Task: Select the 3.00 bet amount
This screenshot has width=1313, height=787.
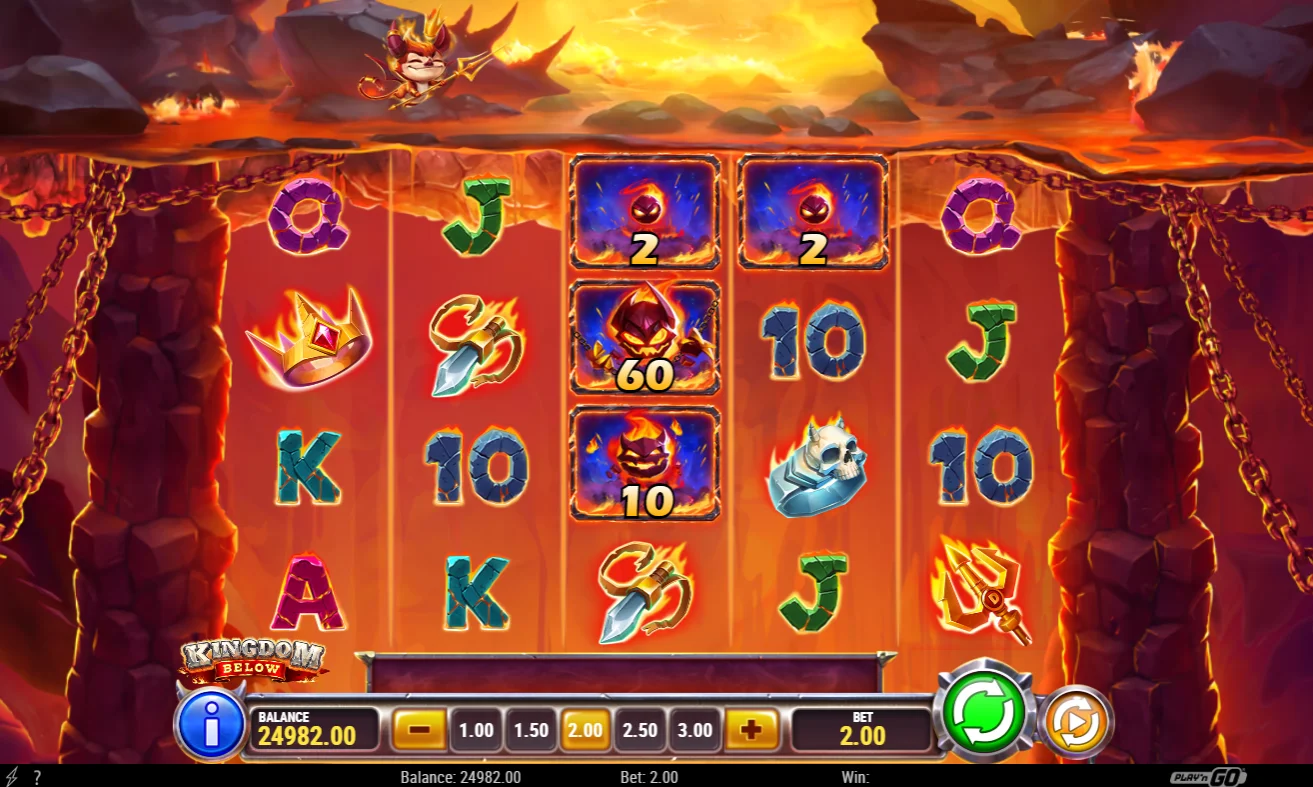Action: pyautogui.click(x=694, y=729)
